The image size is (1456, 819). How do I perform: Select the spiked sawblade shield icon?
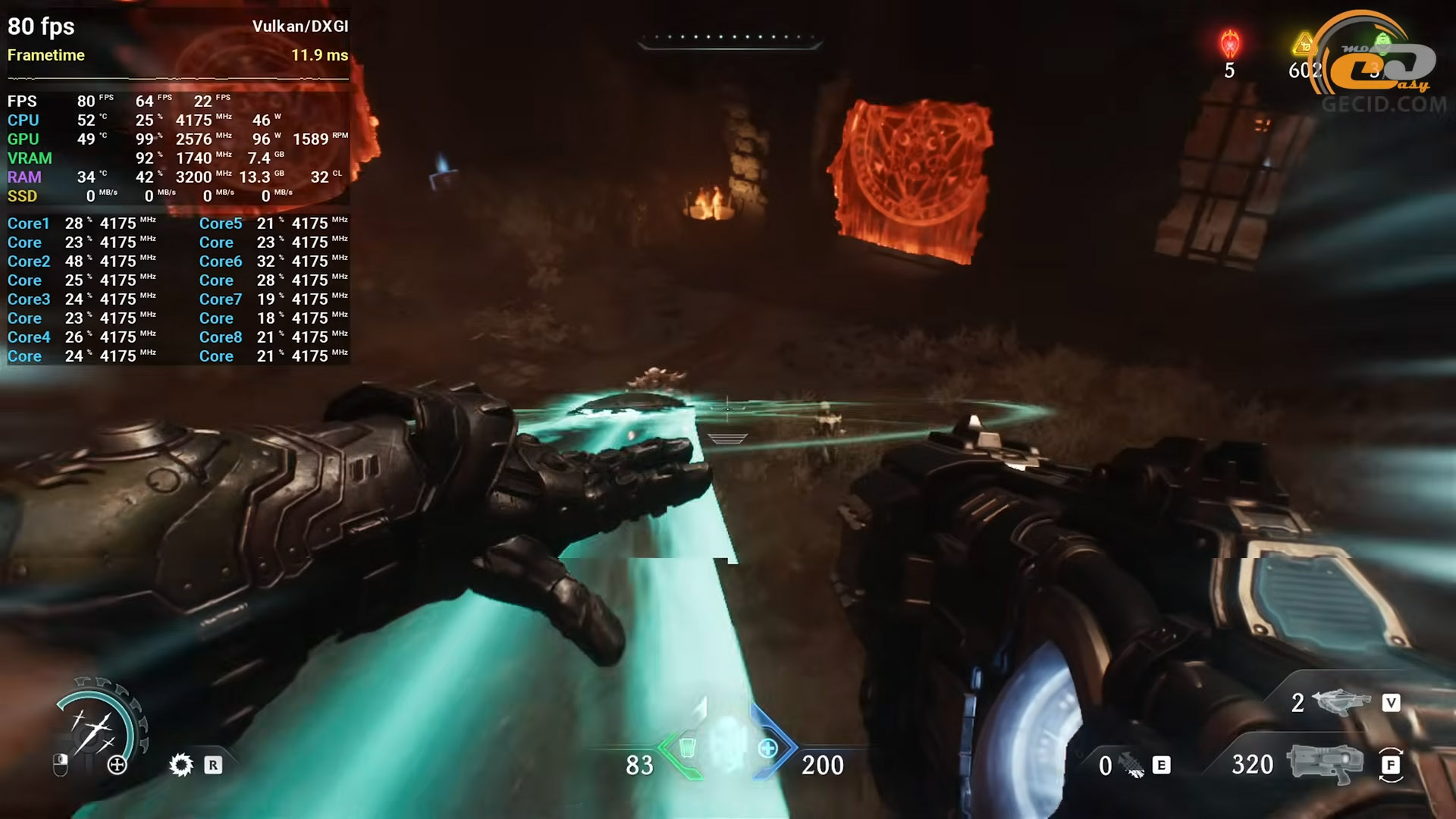181,764
